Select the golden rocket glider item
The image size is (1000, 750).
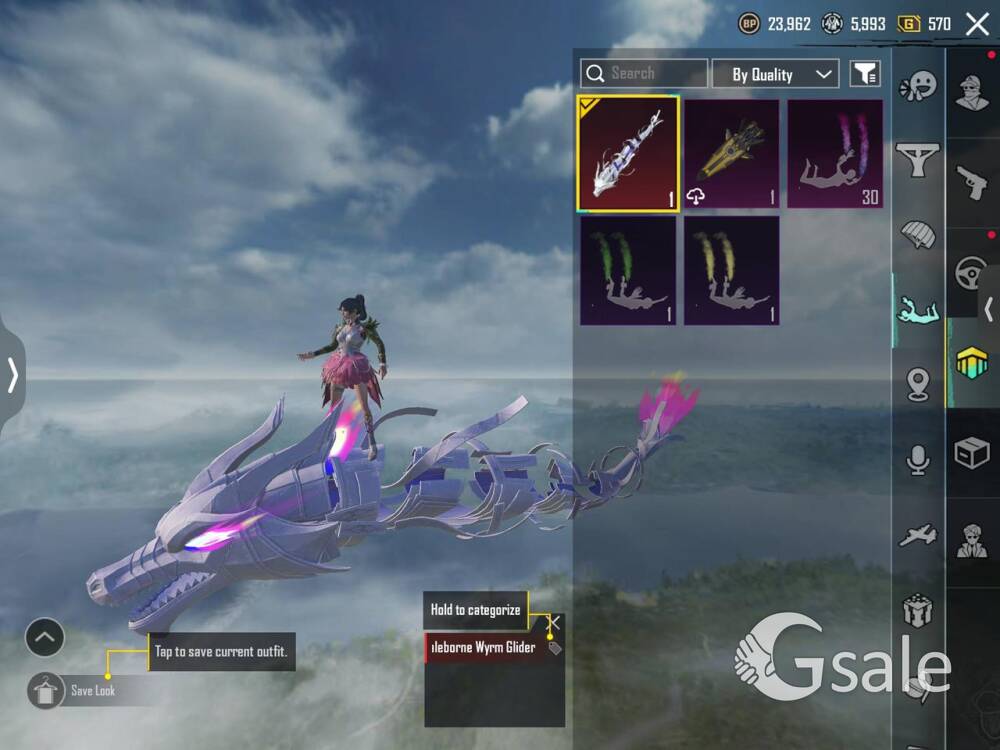point(732,153)
